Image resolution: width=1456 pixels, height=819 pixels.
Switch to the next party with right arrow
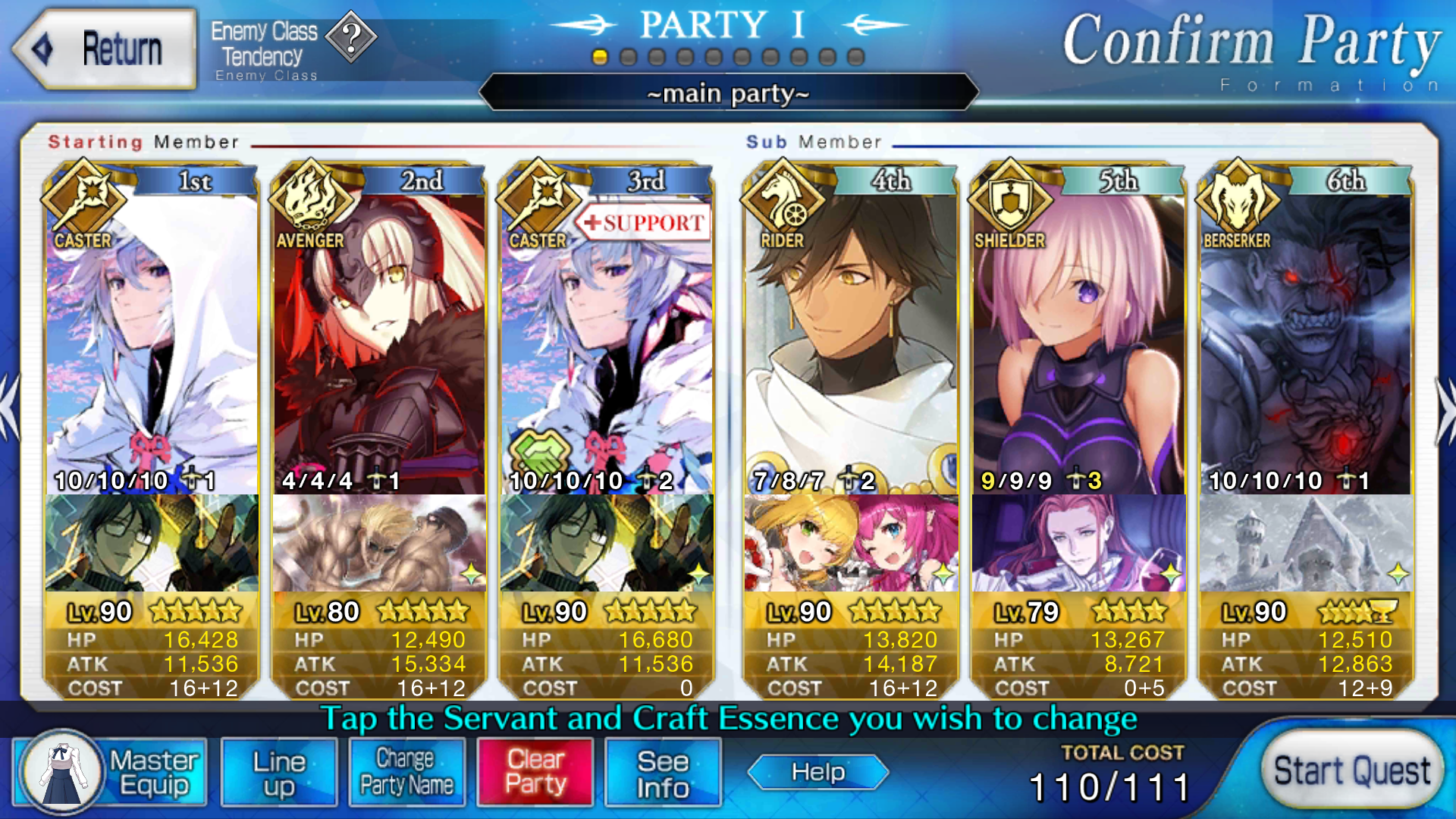click(x=1444, y=409)
